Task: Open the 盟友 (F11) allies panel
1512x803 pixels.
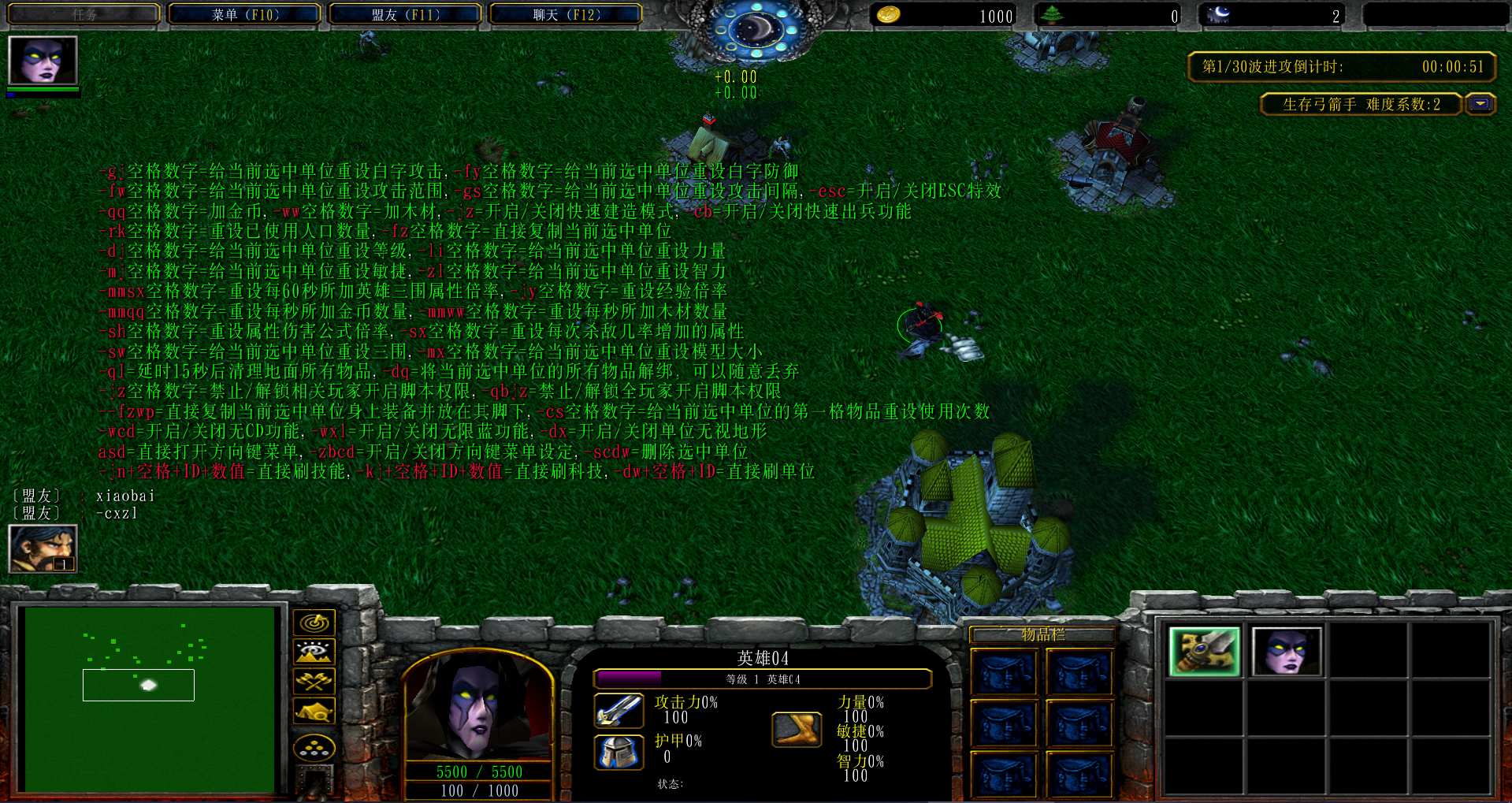Action: [x=405, y=14]
